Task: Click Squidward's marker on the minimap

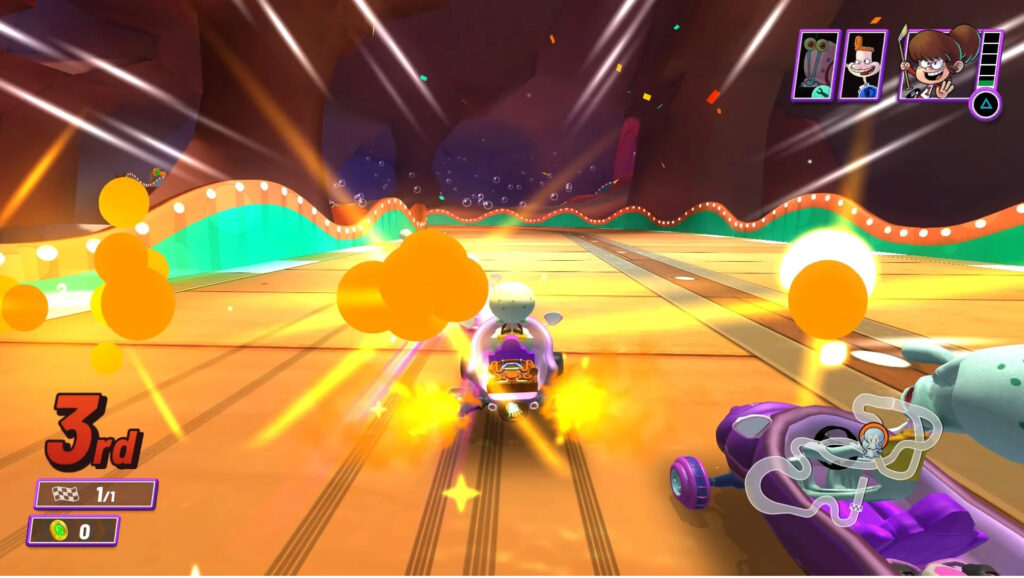Action: tap(871, 440)
